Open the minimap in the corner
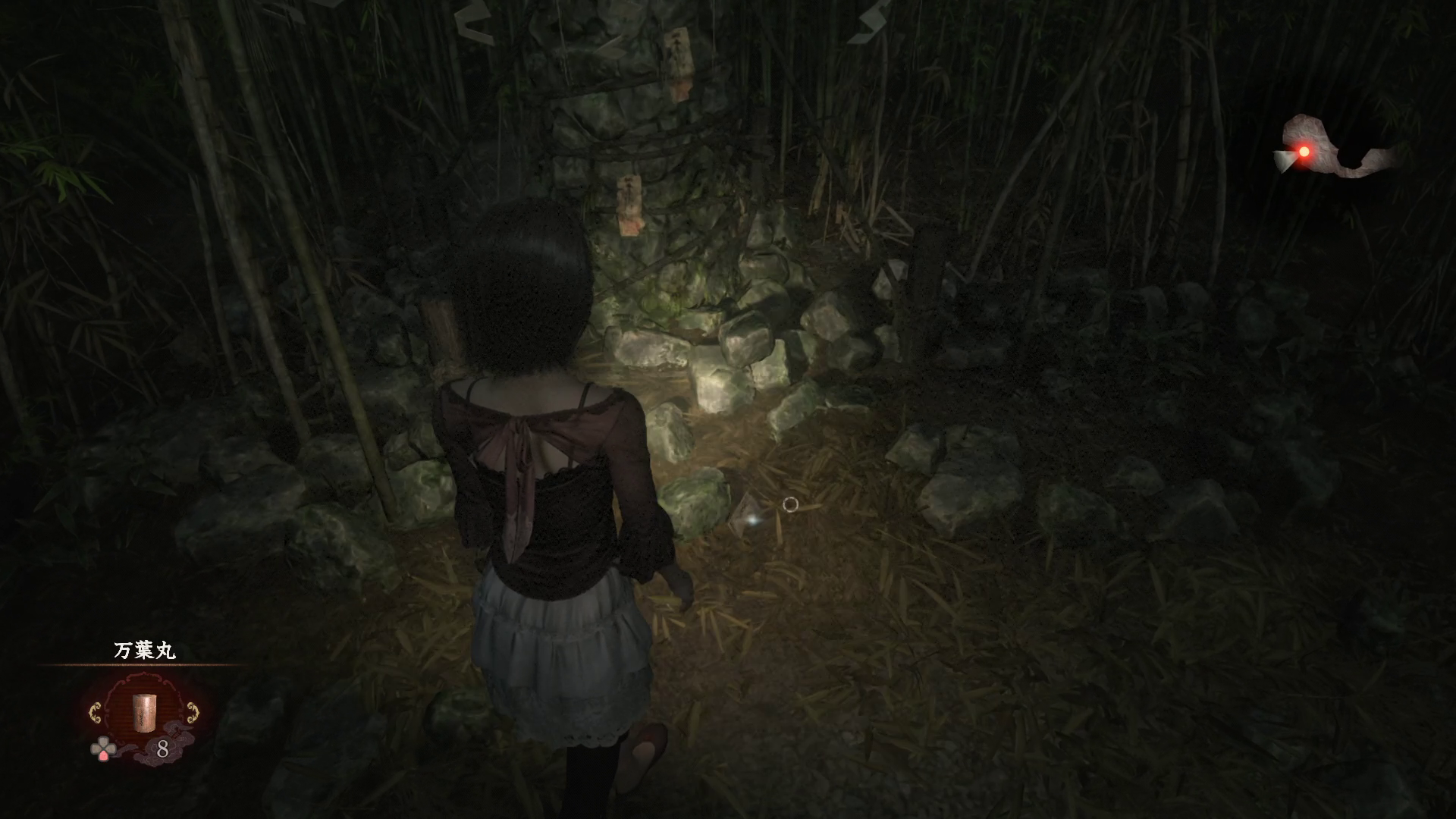This screenshot has width=1456, height=819. (x=1336, y=149)
